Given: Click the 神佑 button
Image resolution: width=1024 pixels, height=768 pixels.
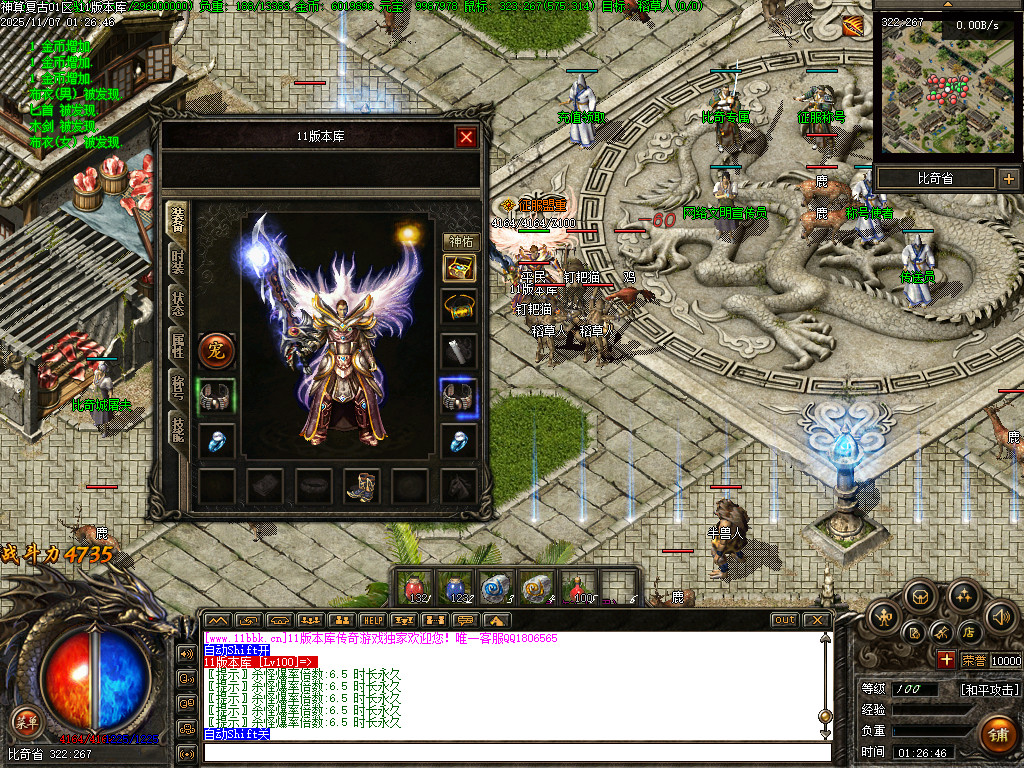Looking at the screenshot, I should coord(460,241).
